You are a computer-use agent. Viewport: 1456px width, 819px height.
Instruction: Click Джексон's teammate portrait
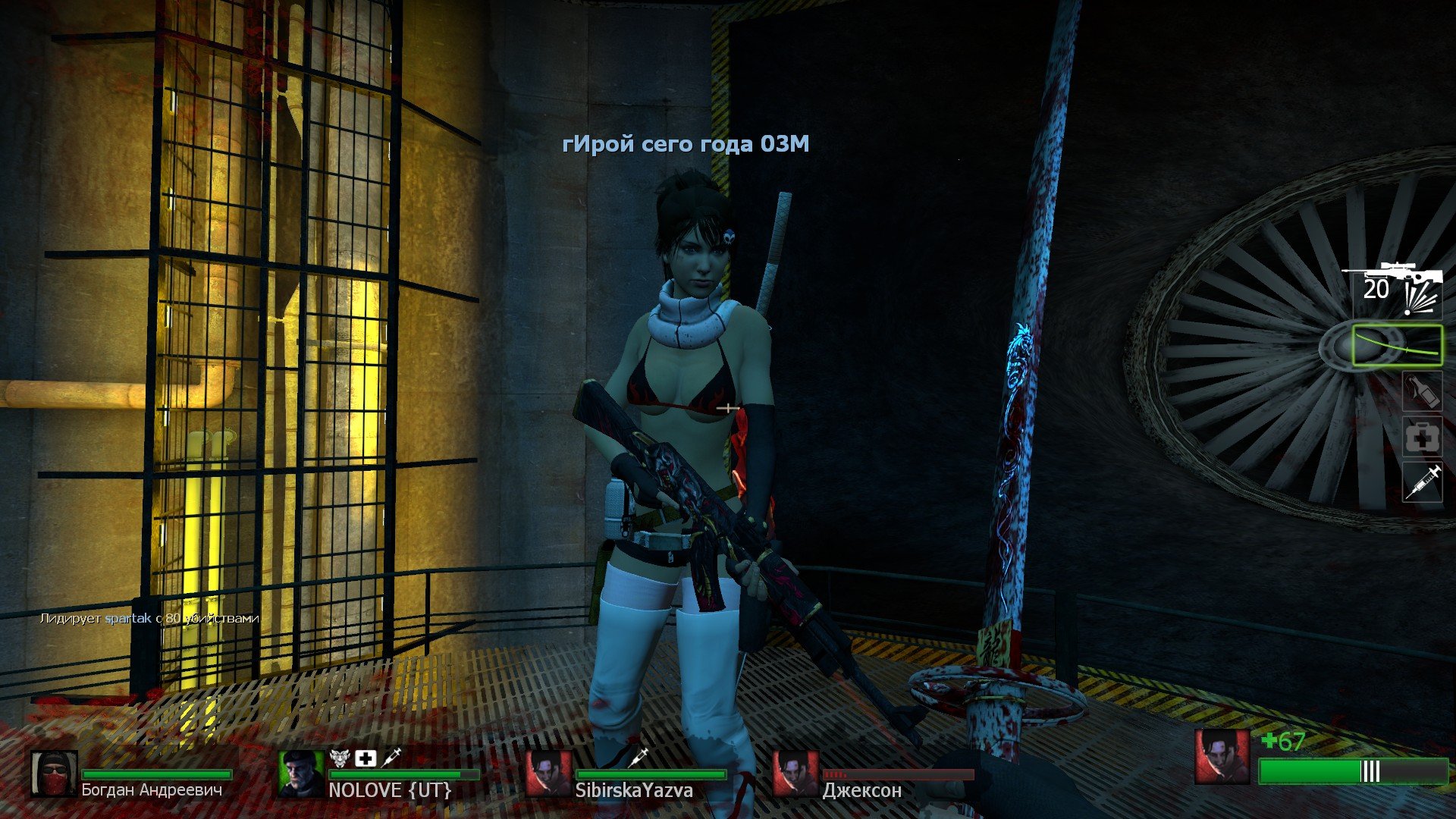(x=795, y=774)
